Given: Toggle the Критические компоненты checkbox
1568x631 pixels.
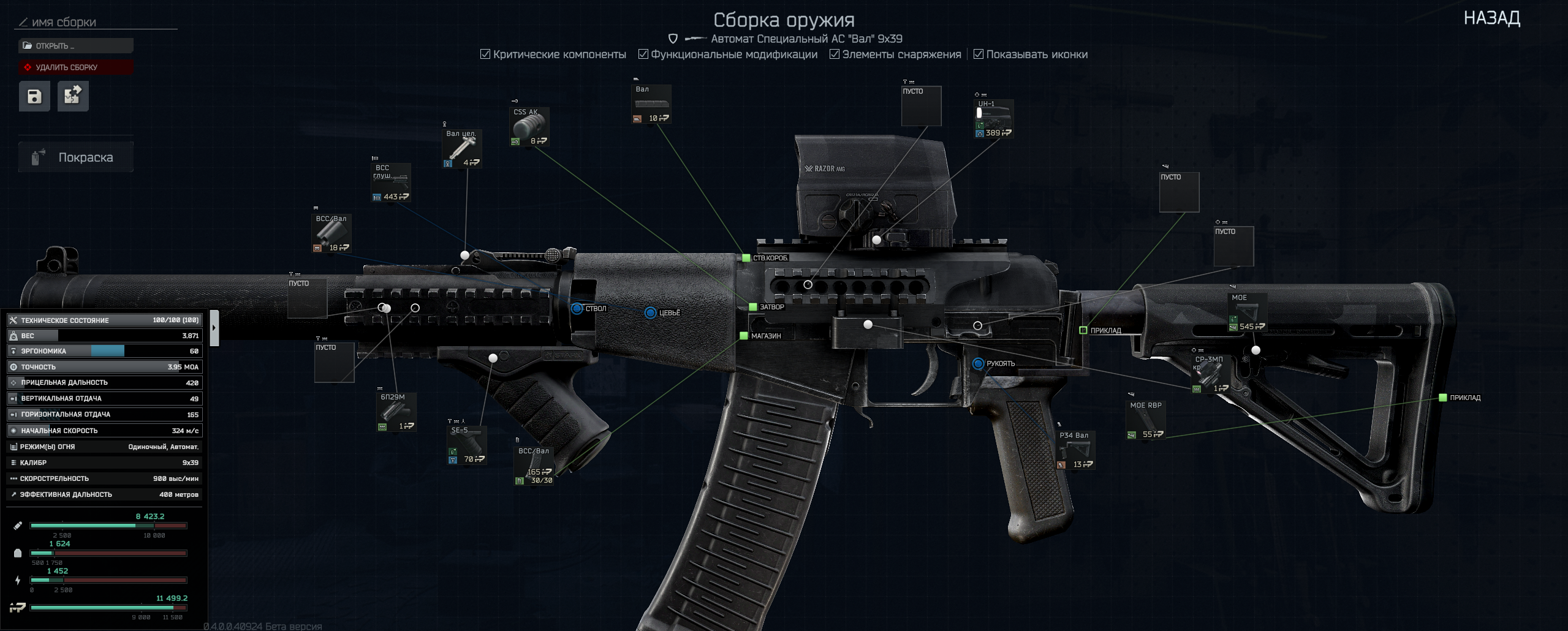Looking at the screenshot, I should (x=485, y=55).
